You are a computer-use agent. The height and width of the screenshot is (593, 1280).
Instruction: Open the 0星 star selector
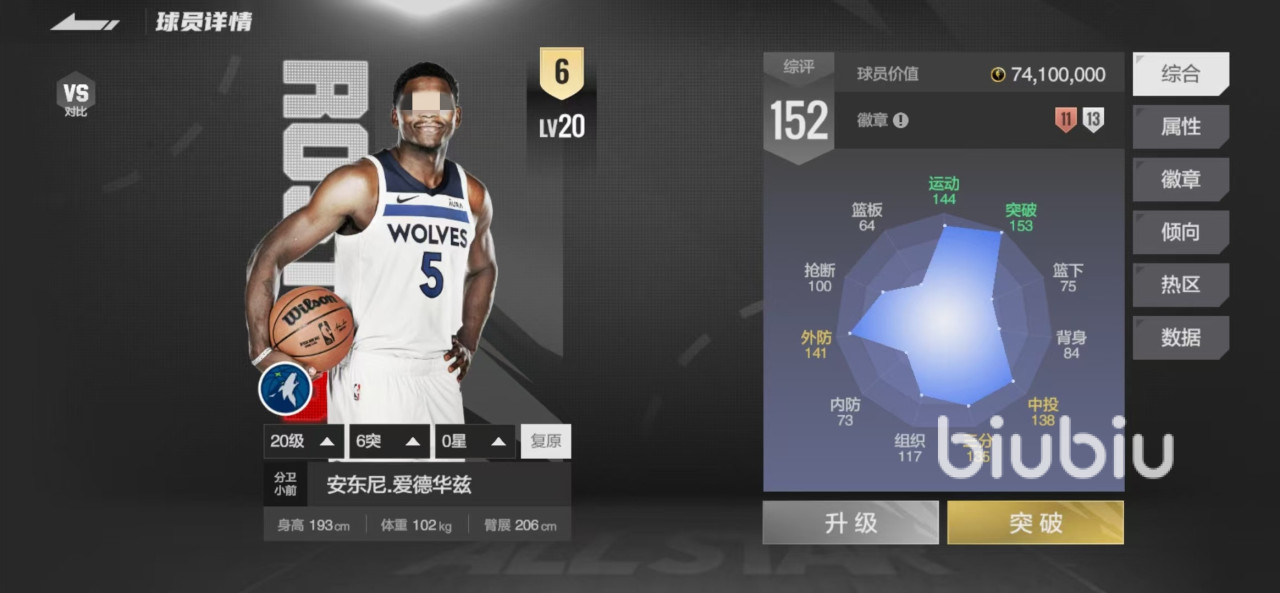coord(474,441)
